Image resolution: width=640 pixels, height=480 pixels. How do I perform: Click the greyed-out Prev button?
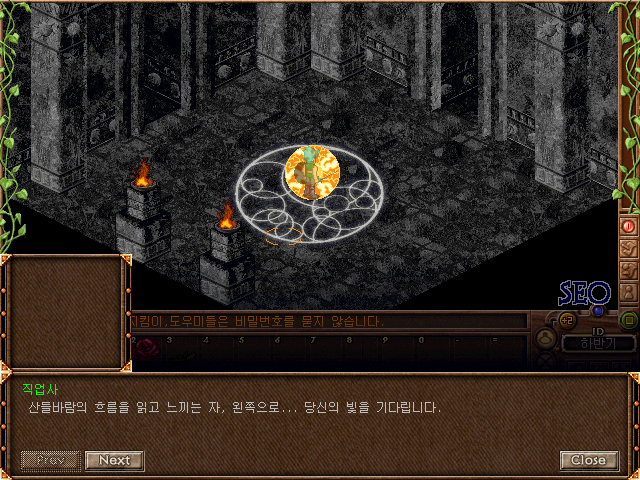point(50,460)
